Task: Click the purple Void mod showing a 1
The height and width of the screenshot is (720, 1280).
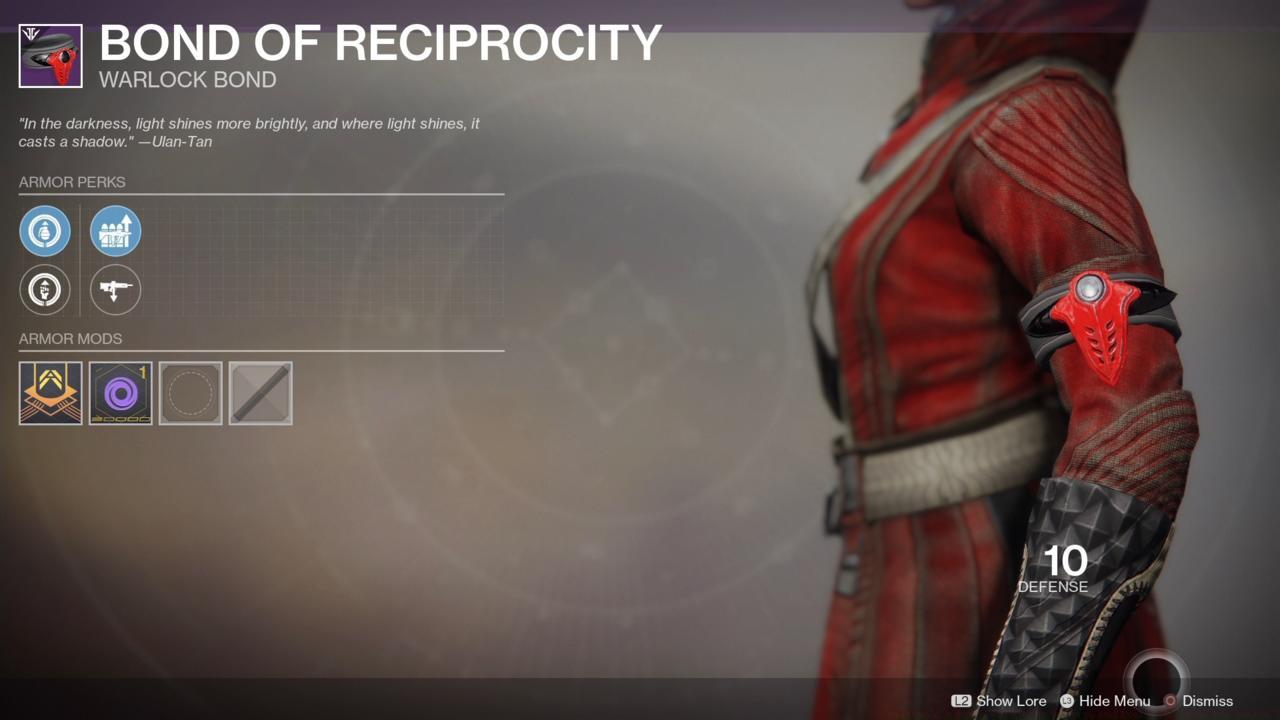Action: pos(120,393)
